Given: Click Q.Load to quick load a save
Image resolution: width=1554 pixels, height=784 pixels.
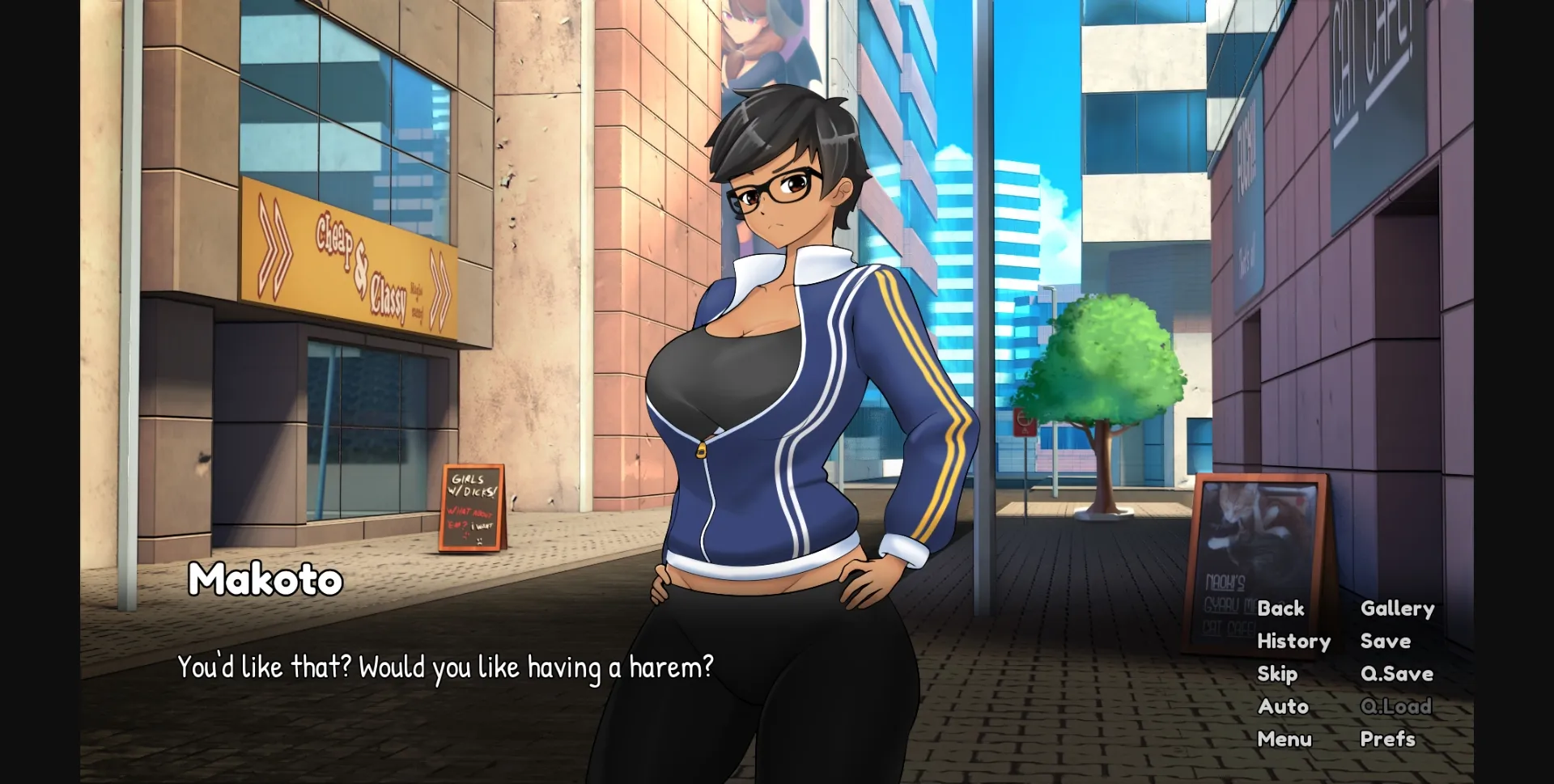Looking at the screenshot, I should [1398, 706].
